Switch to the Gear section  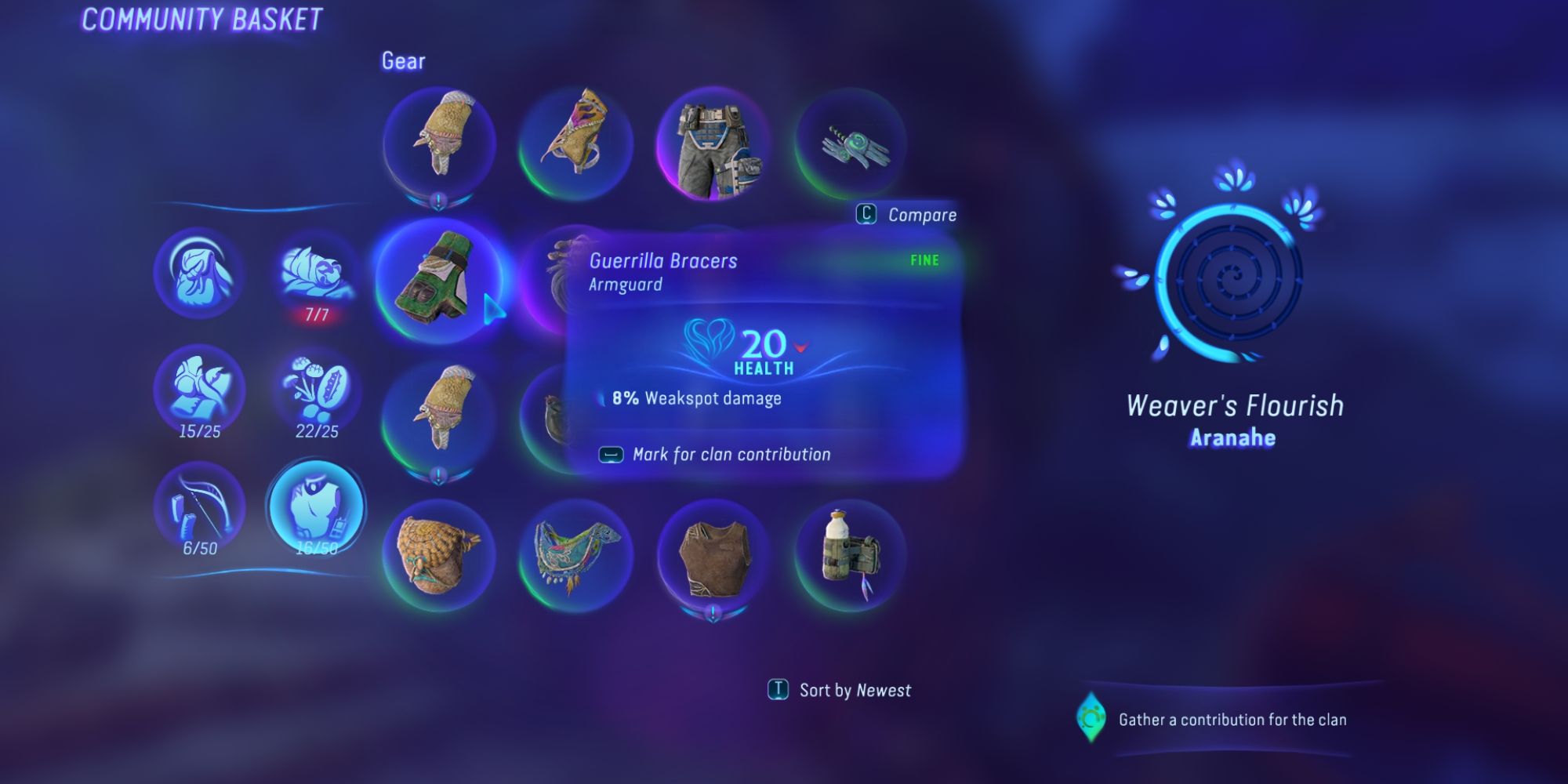402,61
